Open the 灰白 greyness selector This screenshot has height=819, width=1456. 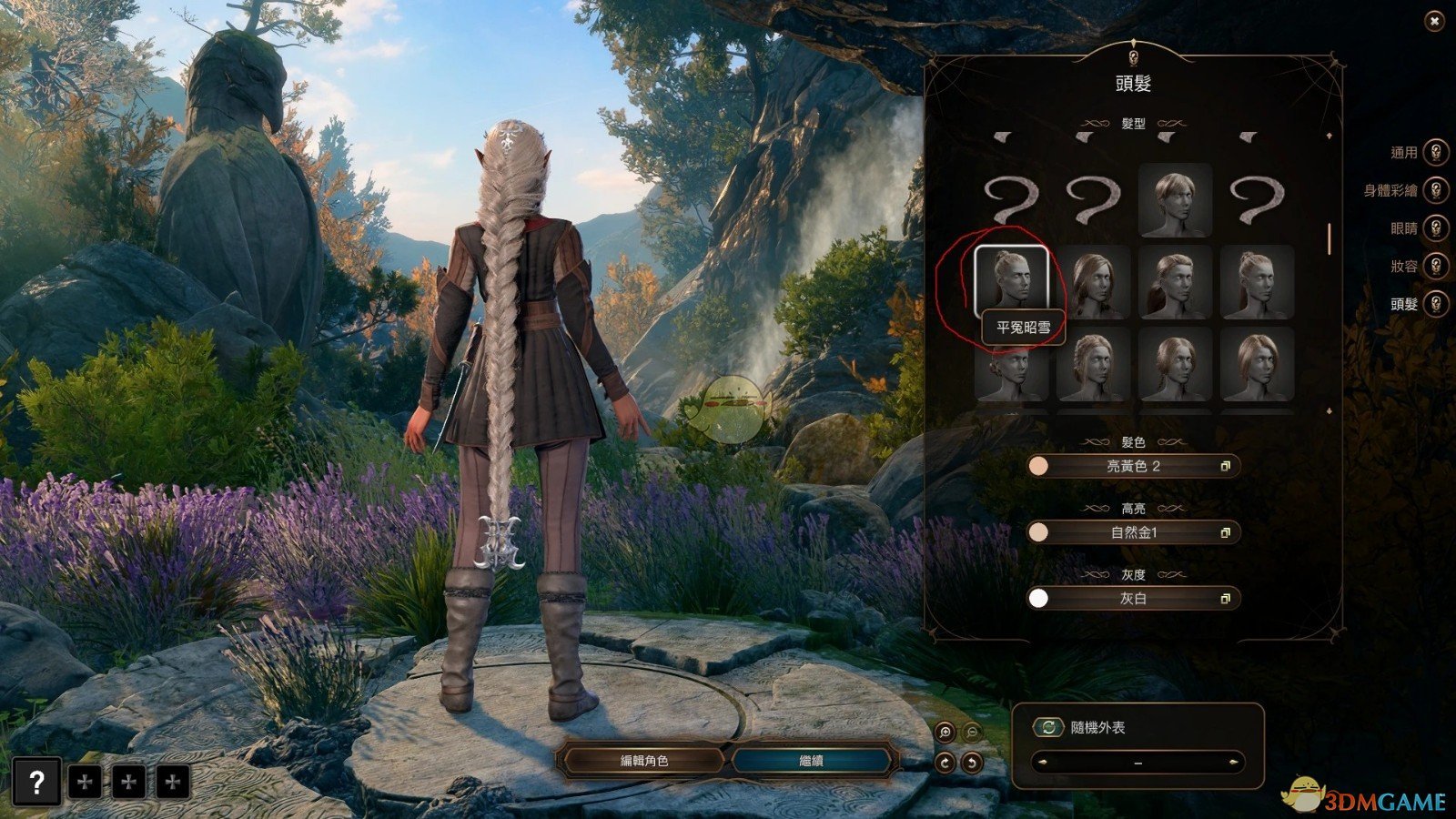coord(1137,598)
